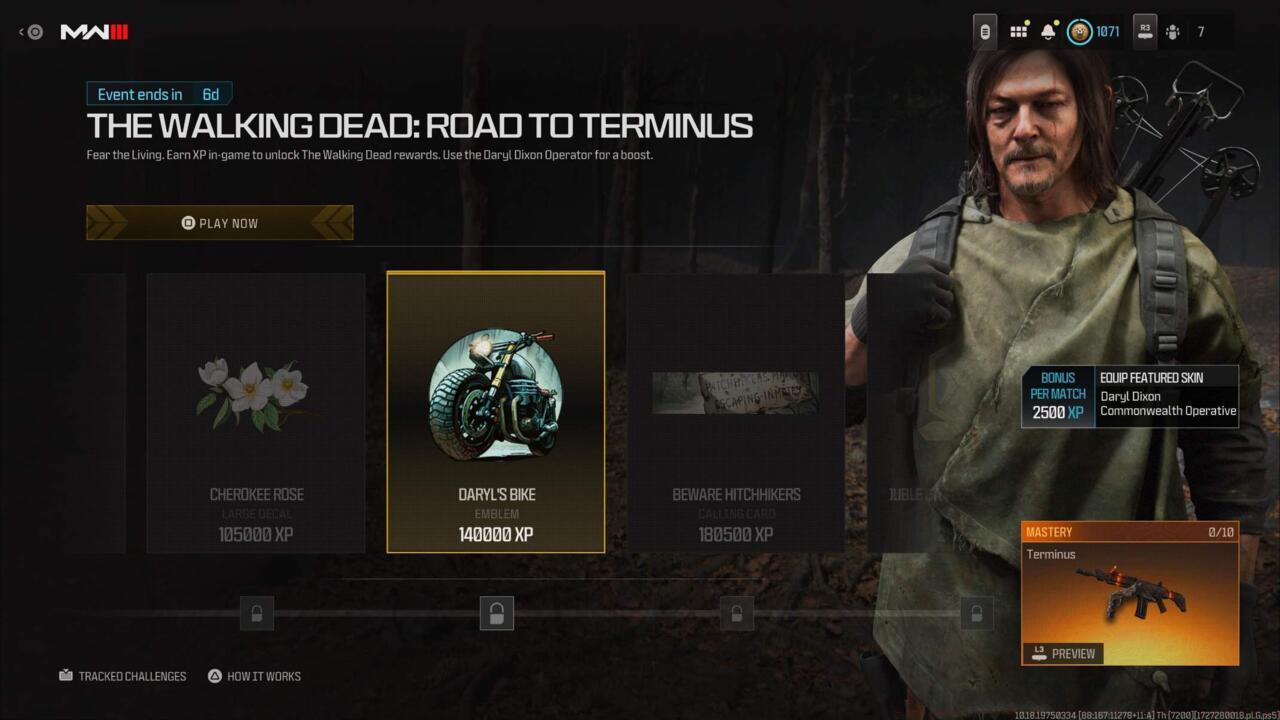Open the notifications bell
1280x720 pixels.
pyautogui.click(x=1048, y=32)
